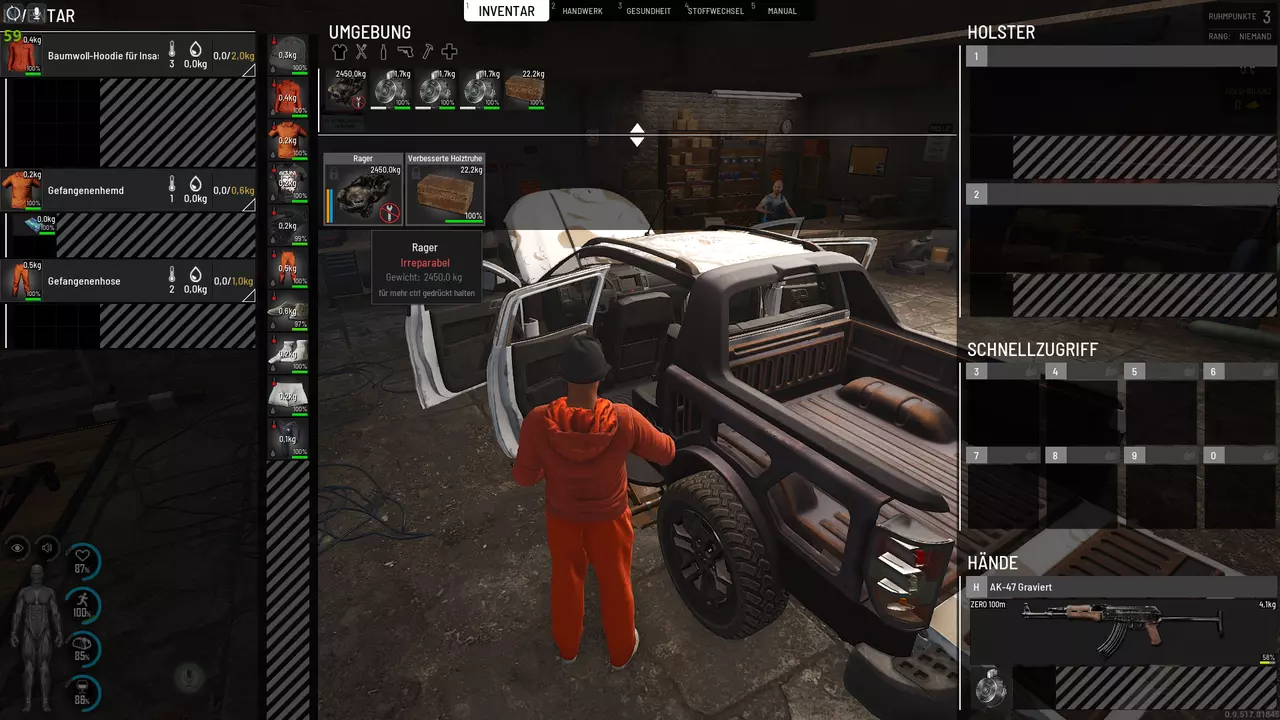The height and width of the screenshot is (720, 1280).
Task: Select the Gefangenenhose clothing row
Action: click(x=128, y=281)
